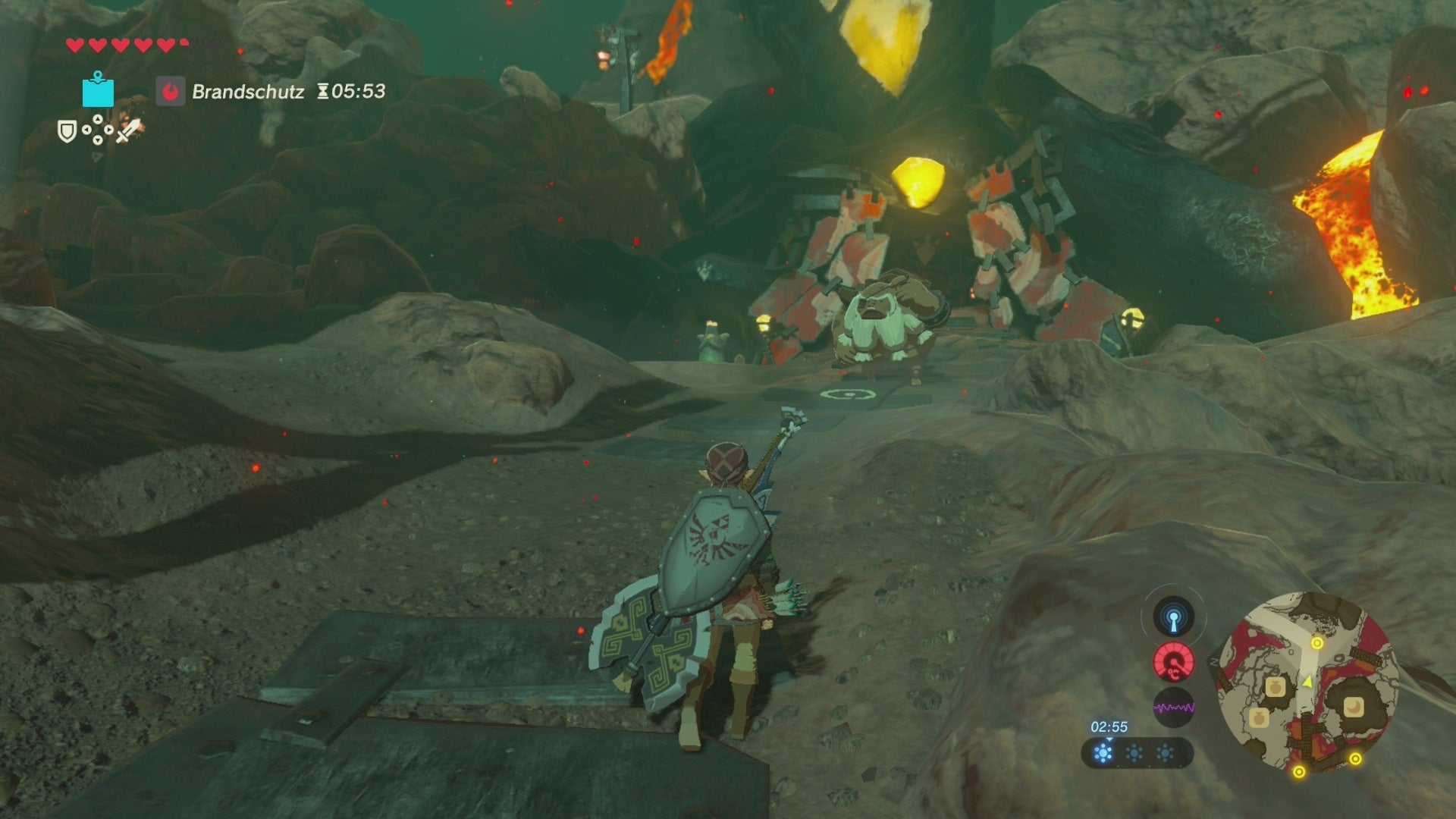Image resolution: width=1456 pixels, height=819 pixels.
Task: Click the left arrow of the D-pad widget
Action: point(86,131)
